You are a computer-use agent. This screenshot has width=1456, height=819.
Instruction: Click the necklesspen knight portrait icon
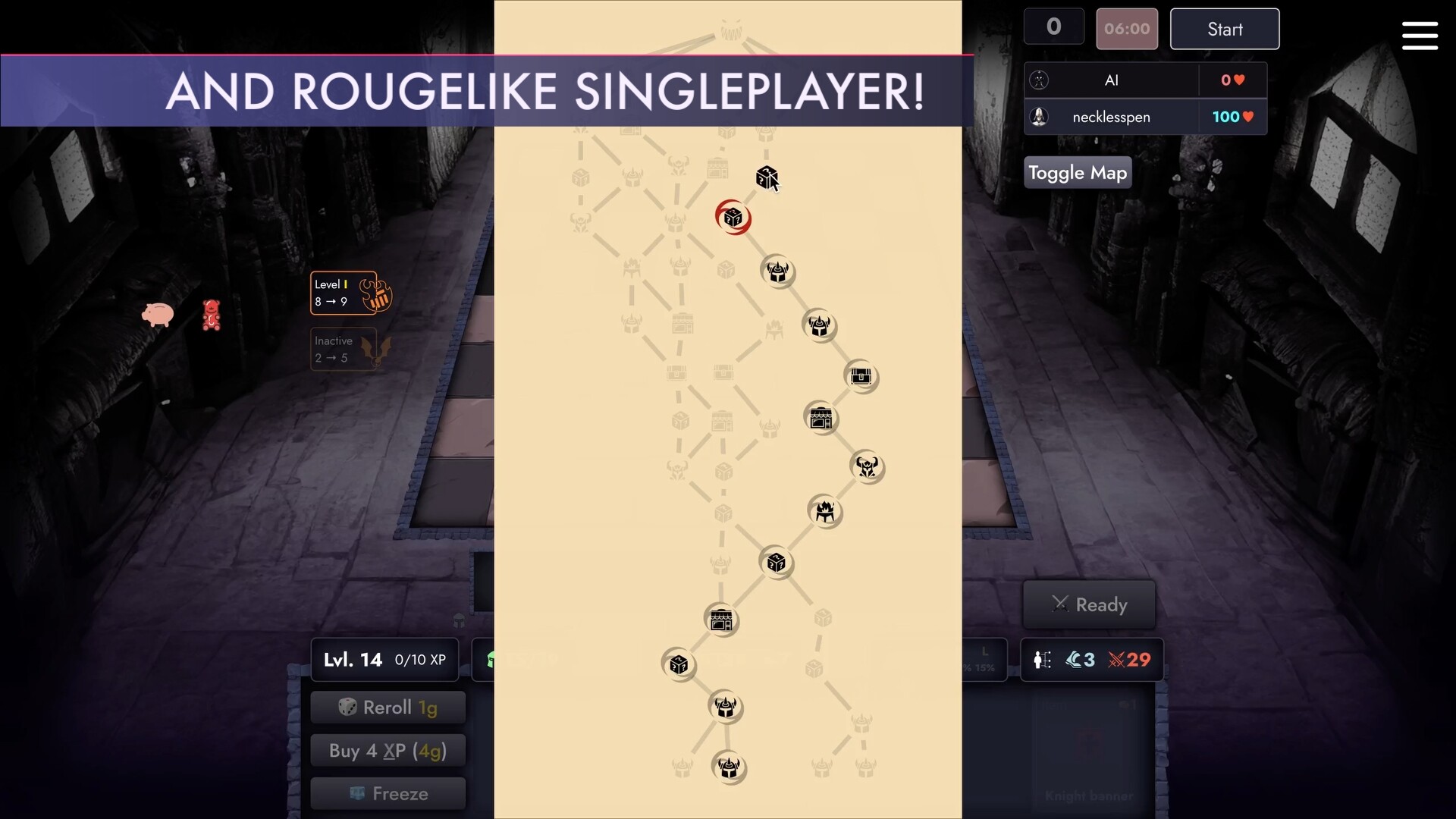coord(1039,117)
